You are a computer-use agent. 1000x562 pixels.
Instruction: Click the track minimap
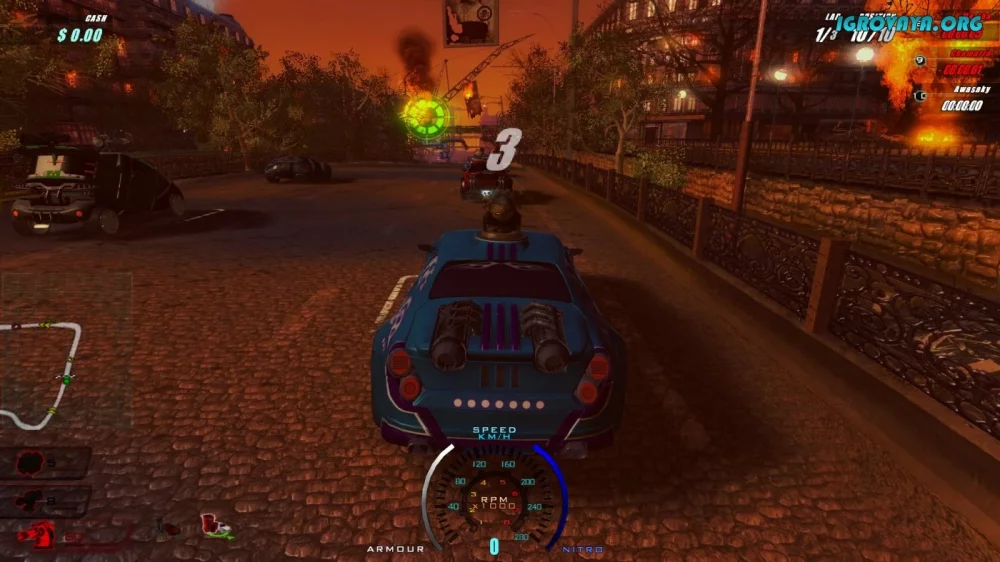click(x=42, y=372)
